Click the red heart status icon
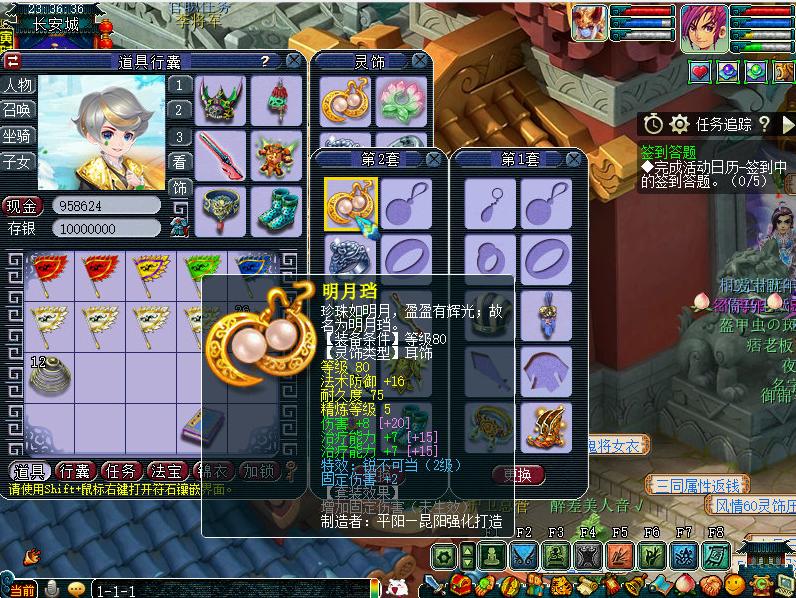The width and height of the screenshot is (796, 598). coord(699,71)
